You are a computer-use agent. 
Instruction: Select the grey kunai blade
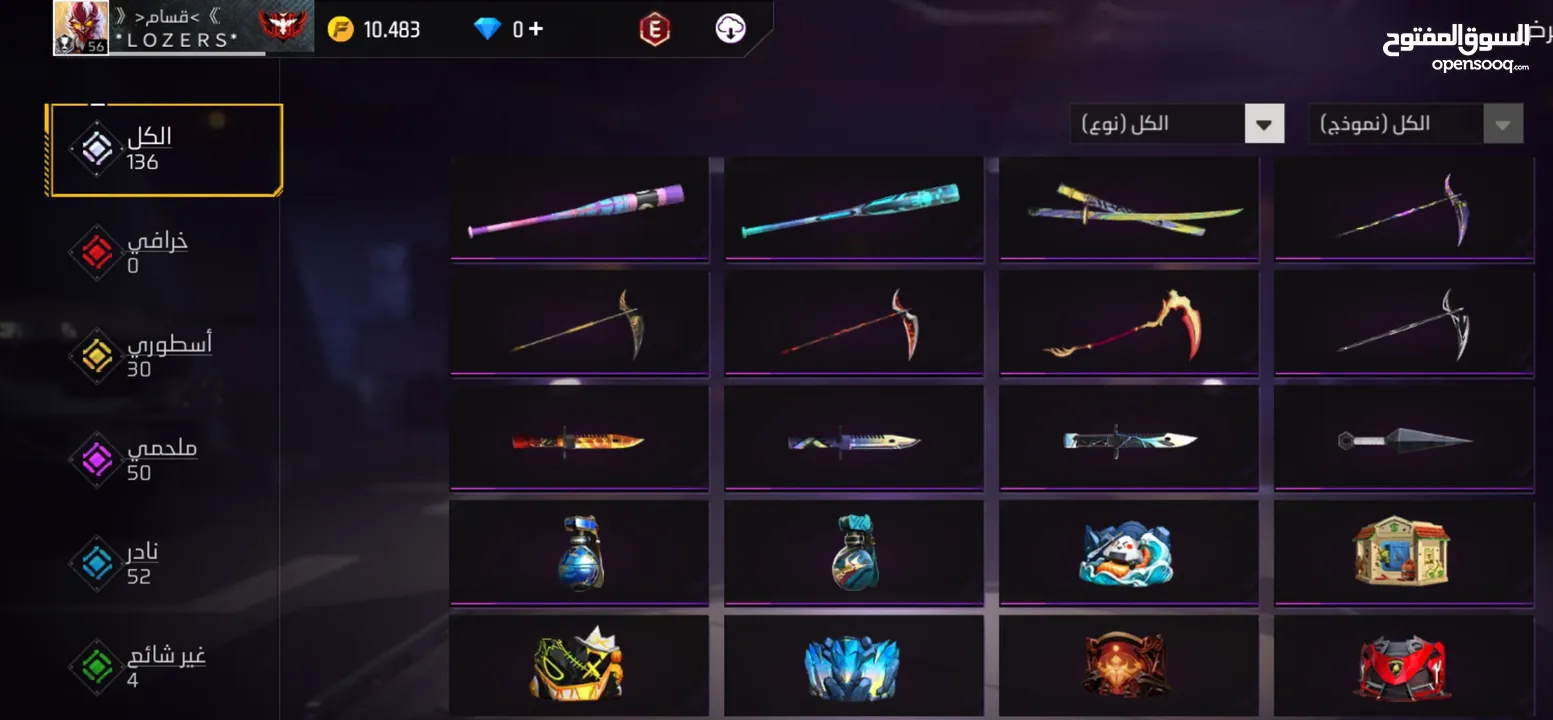point(1403,440)
